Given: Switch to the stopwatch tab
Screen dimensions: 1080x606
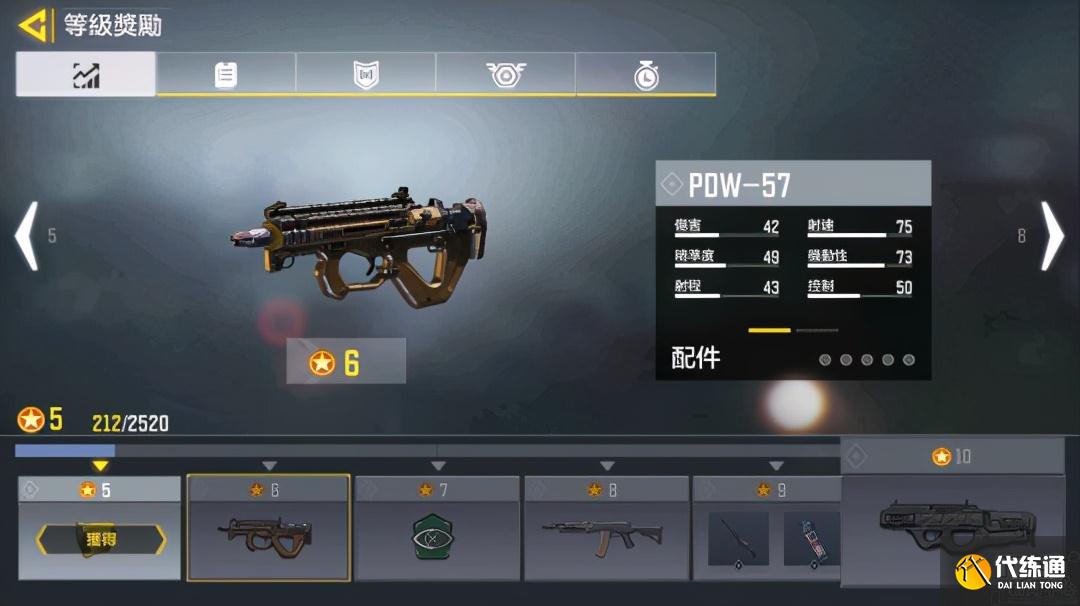Looking at the screenshot, I should 646,75.
